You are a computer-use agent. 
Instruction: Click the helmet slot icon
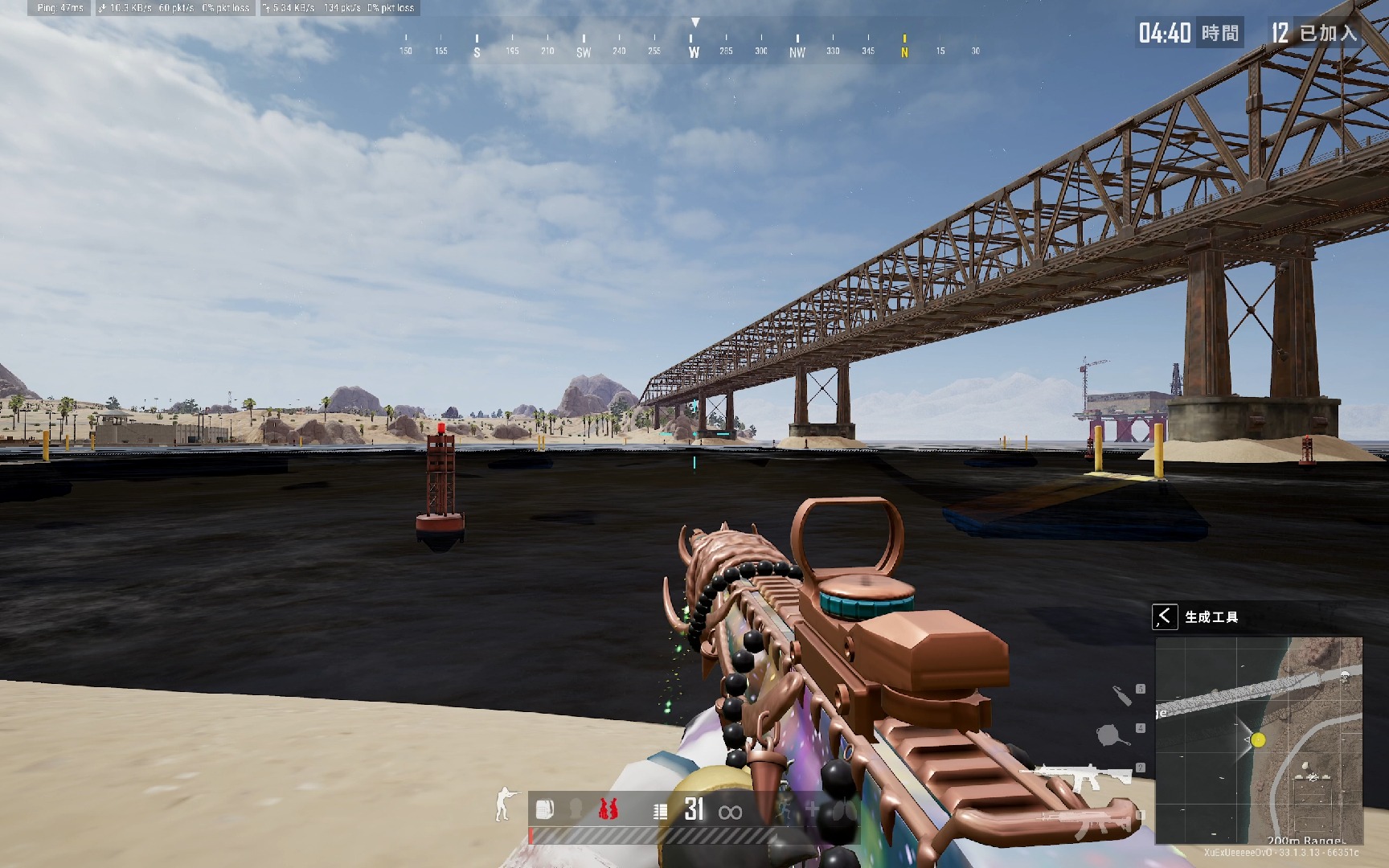(x=576, y=809)
